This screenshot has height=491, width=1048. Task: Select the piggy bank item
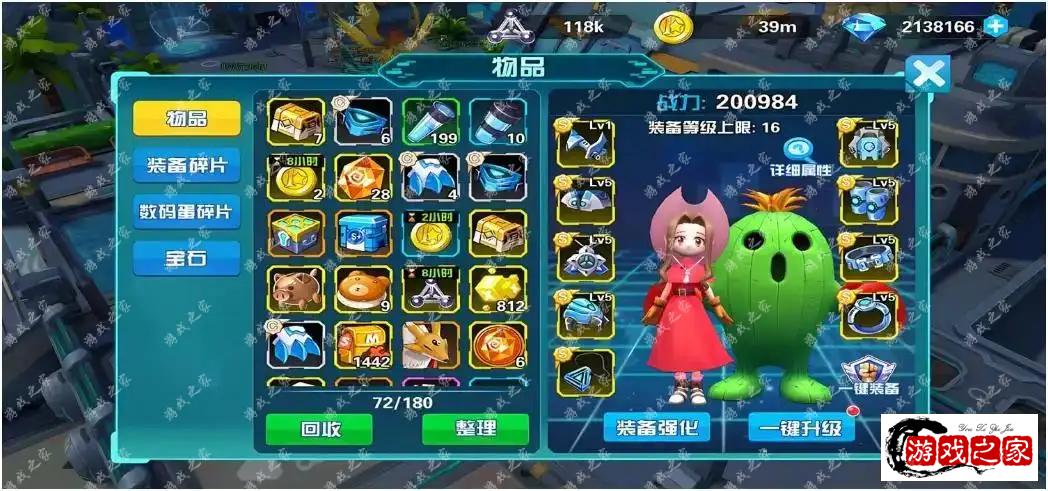(295, 288)
